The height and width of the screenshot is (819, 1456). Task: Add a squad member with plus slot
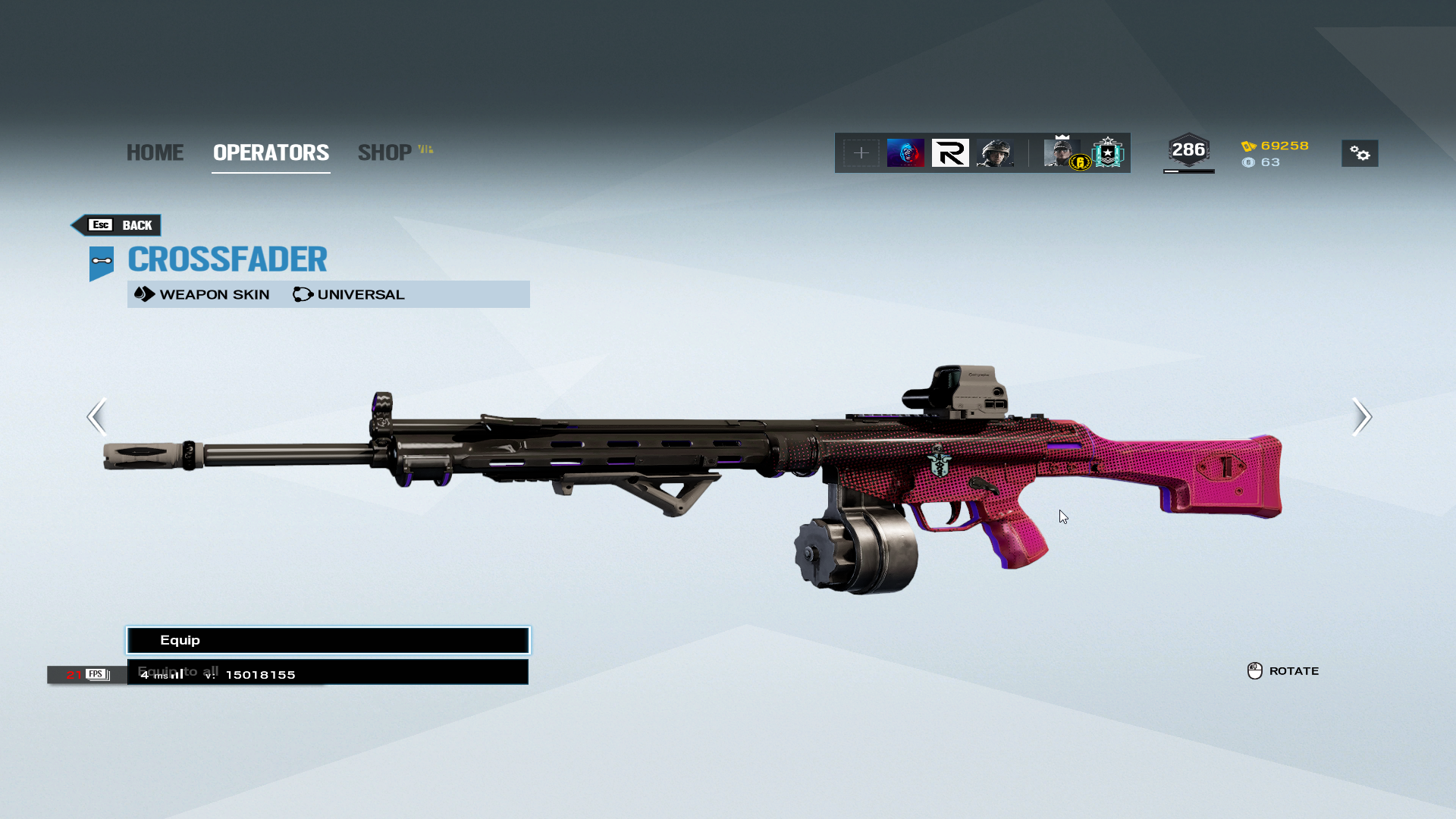(x=861, y=153)
